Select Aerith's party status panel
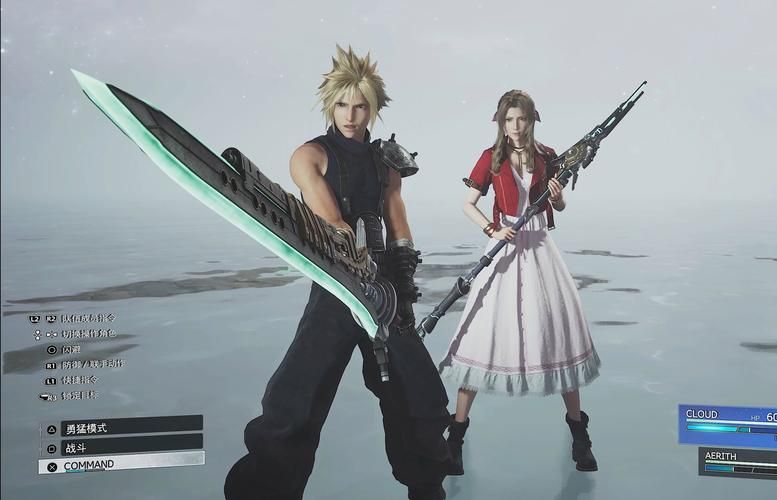 (x=738, y=462)
